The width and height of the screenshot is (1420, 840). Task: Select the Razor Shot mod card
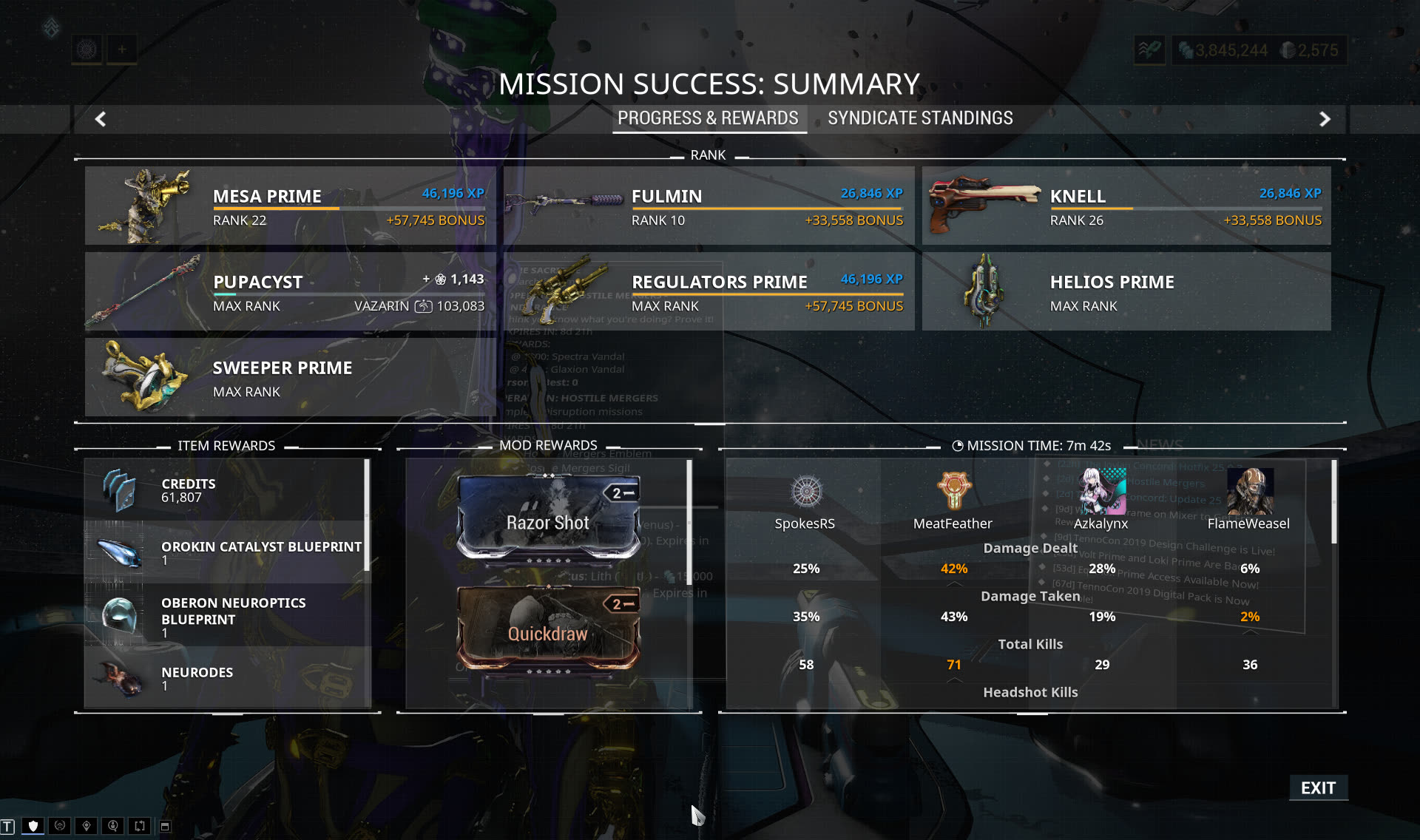point(548,518)
